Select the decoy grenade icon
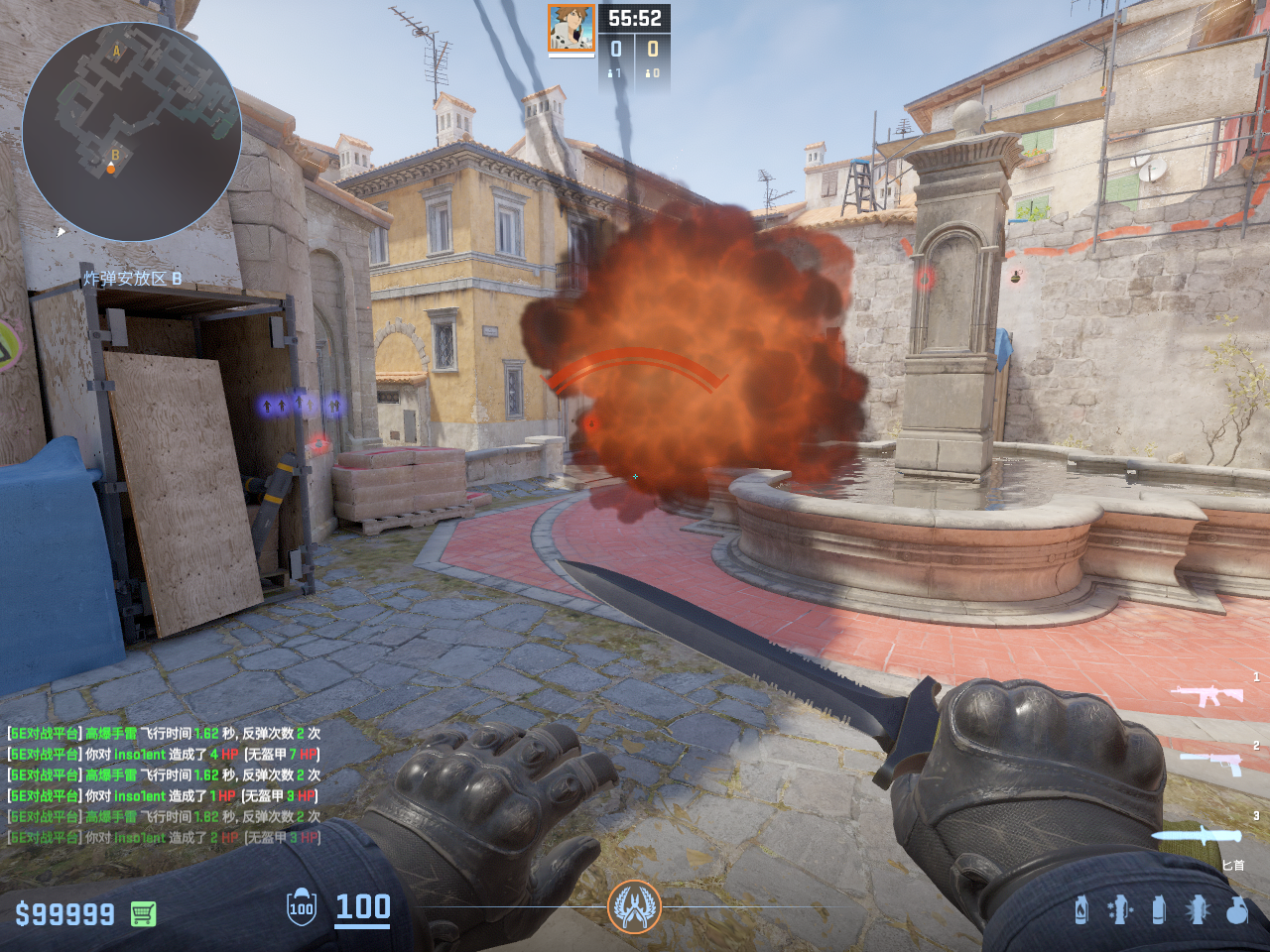Viewport: 1270px width, 952px height. (1119, 909)
